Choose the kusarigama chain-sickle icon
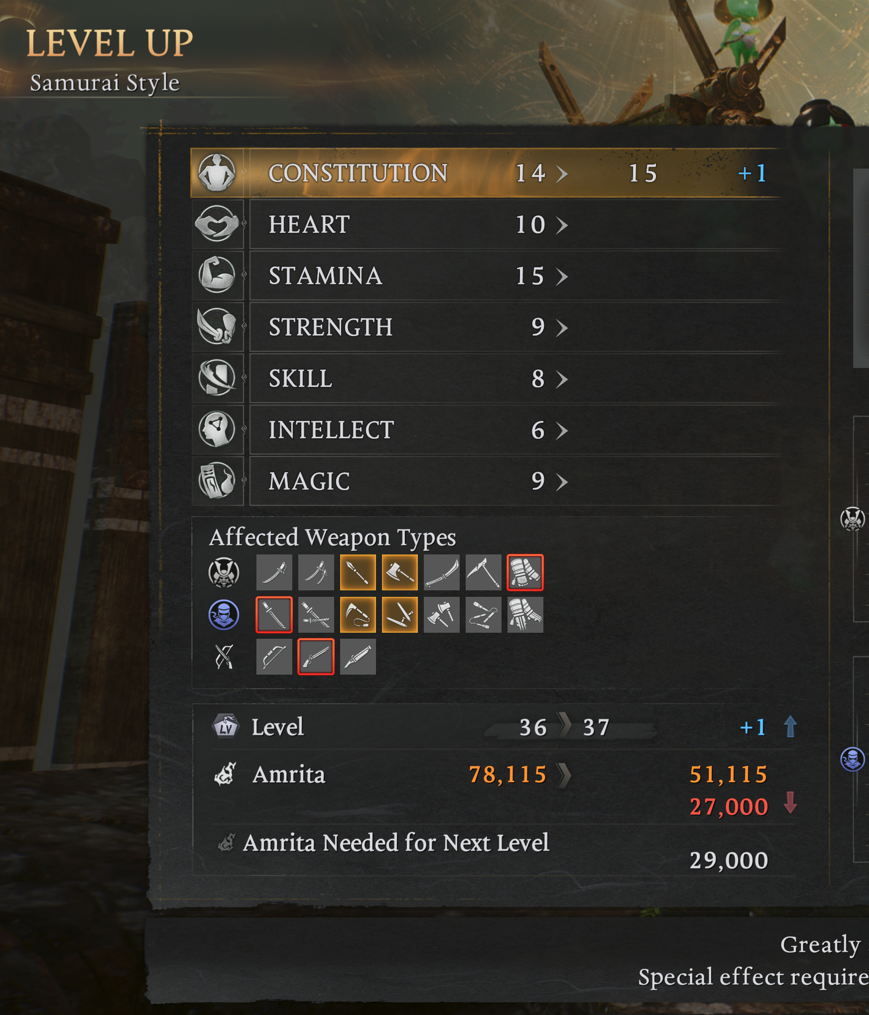This screenshot has width=869, height=1015. click(x=358, y=615)
